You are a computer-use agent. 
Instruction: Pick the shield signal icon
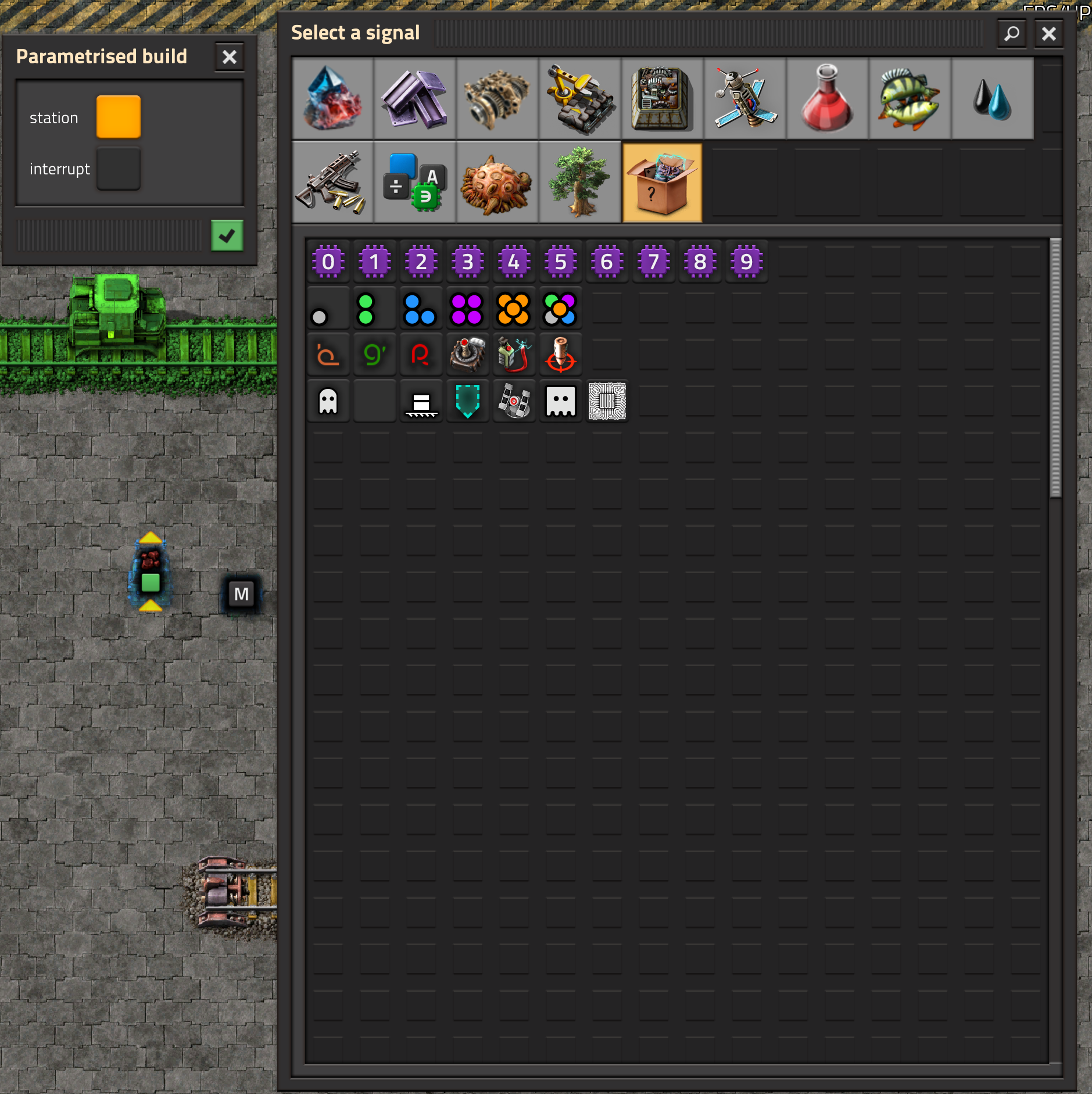pyautogui.click(x=467, y=401)
